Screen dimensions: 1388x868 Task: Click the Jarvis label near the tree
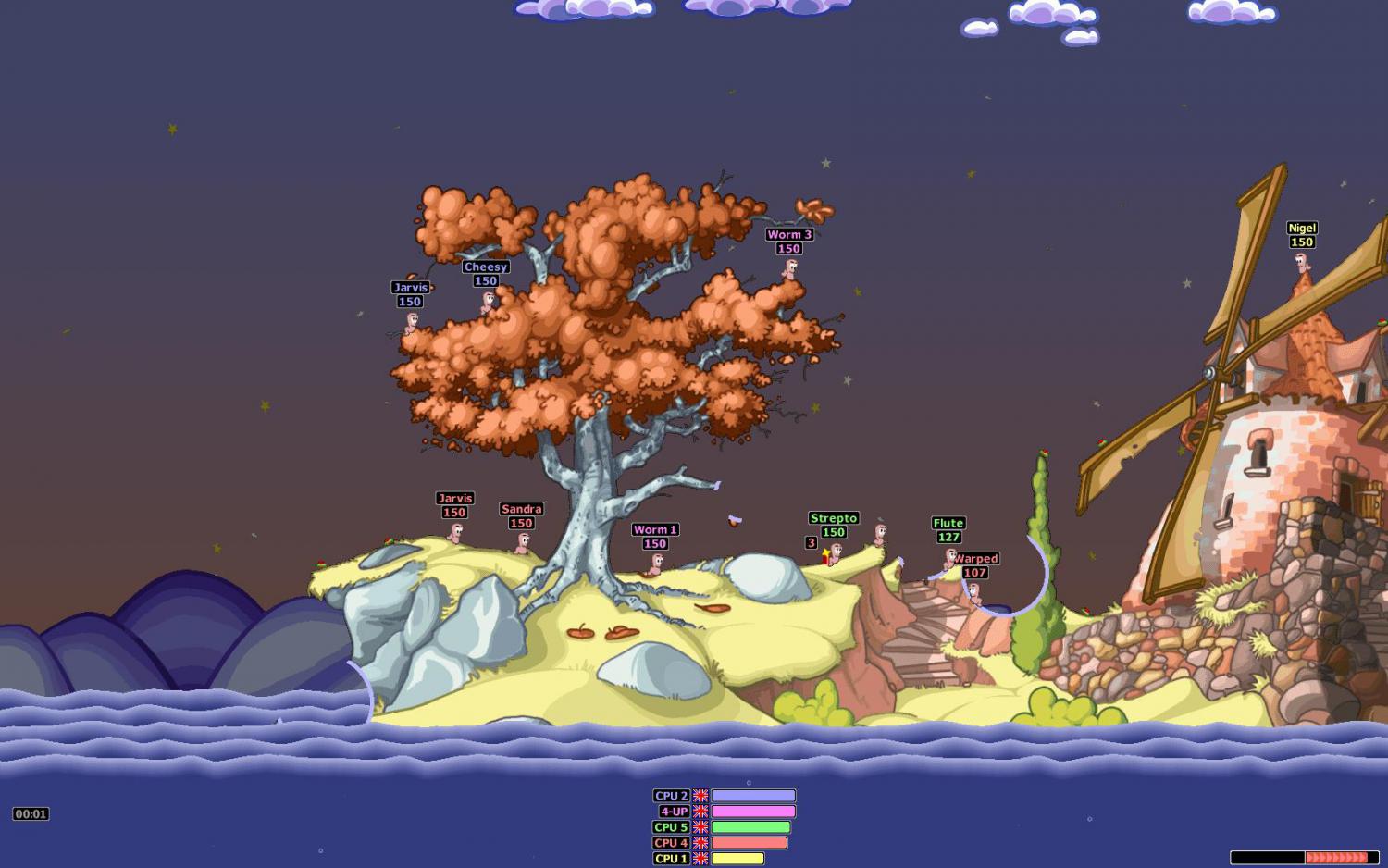click(x=410, y=288)
